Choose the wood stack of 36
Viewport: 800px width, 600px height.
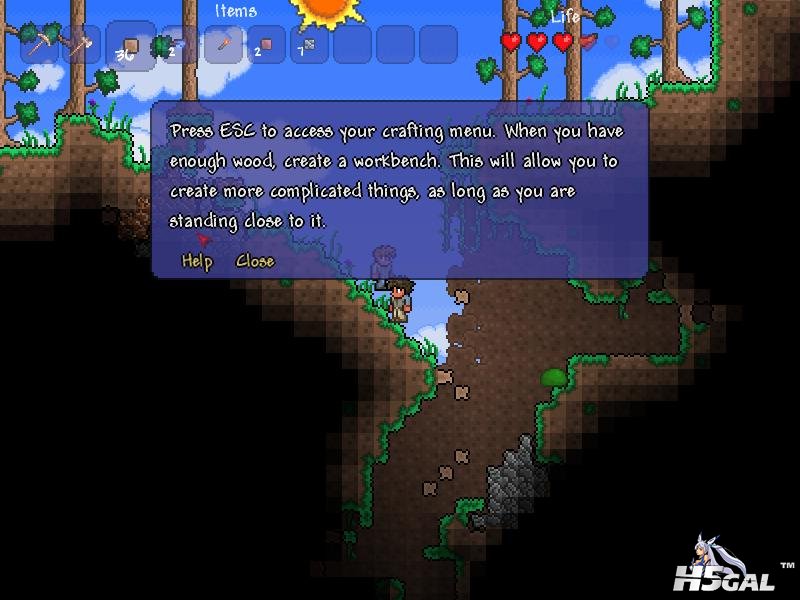click(130, 45)
